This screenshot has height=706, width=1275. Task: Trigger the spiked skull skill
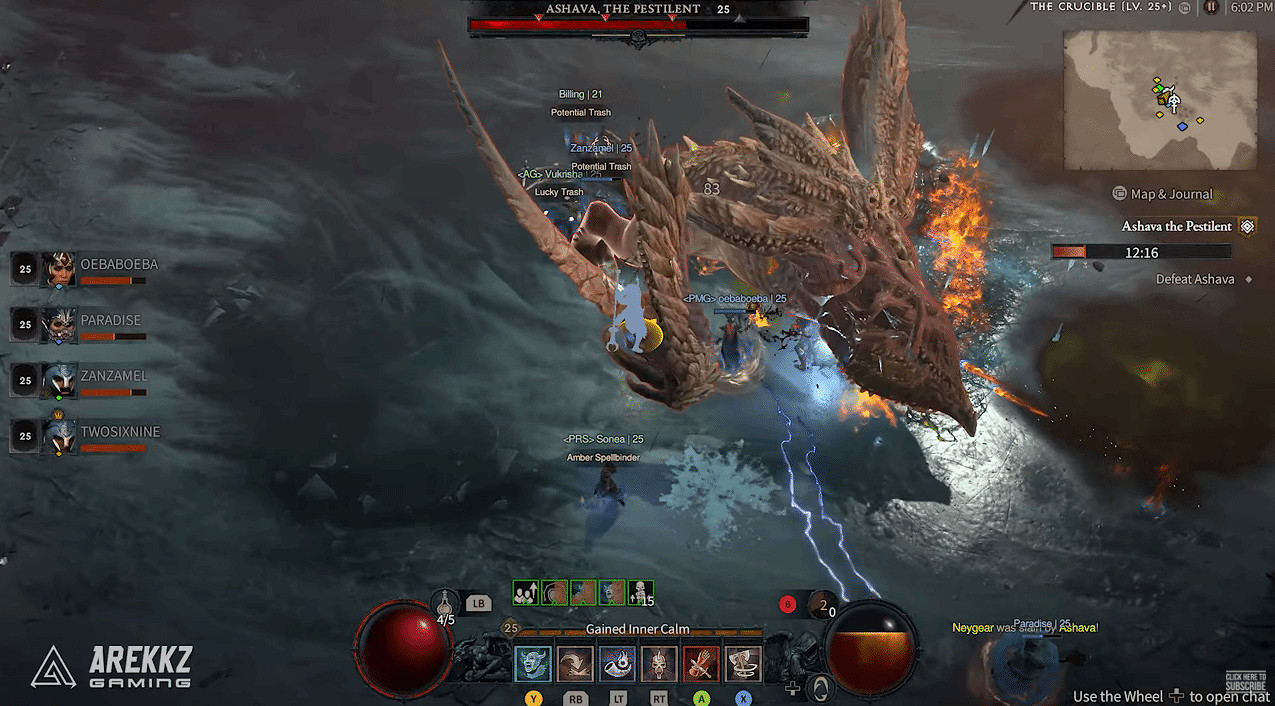(x=659, y=664)
